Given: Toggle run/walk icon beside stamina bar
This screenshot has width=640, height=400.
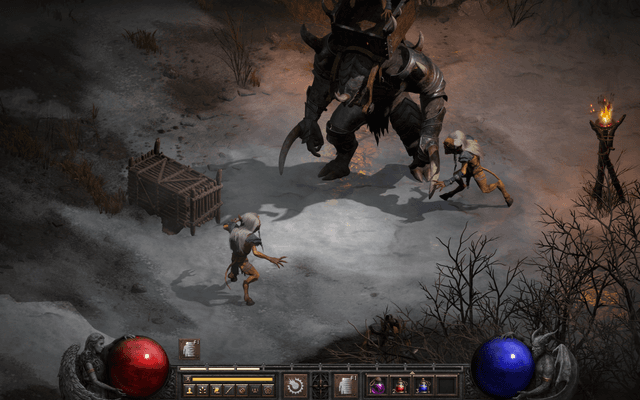Looking at the screenshot, I should (186, 379).
